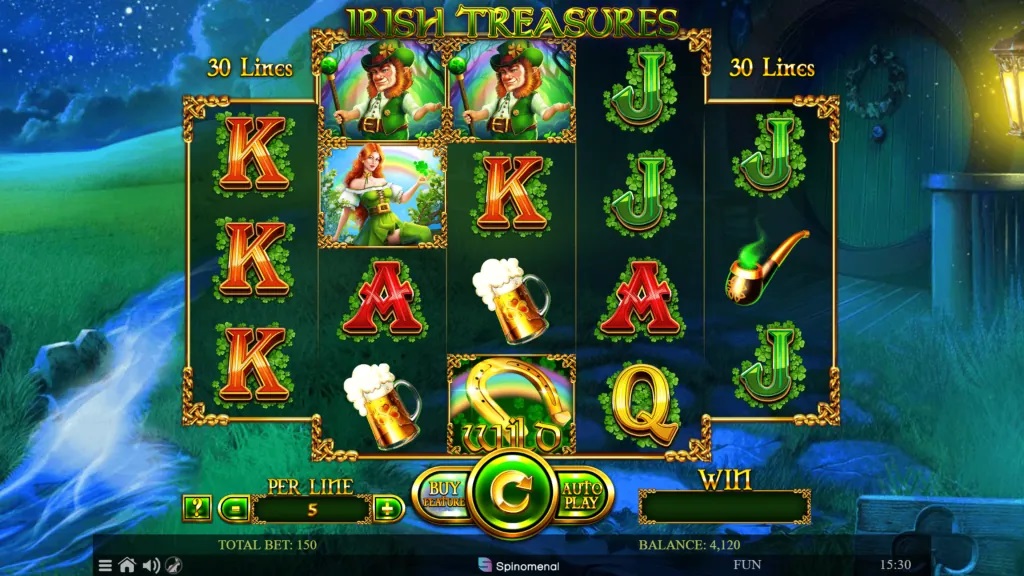The width and height of the screenshot is (1024, 576).
Task: Open the question mark paytable help
Action: tap(197, 508)
